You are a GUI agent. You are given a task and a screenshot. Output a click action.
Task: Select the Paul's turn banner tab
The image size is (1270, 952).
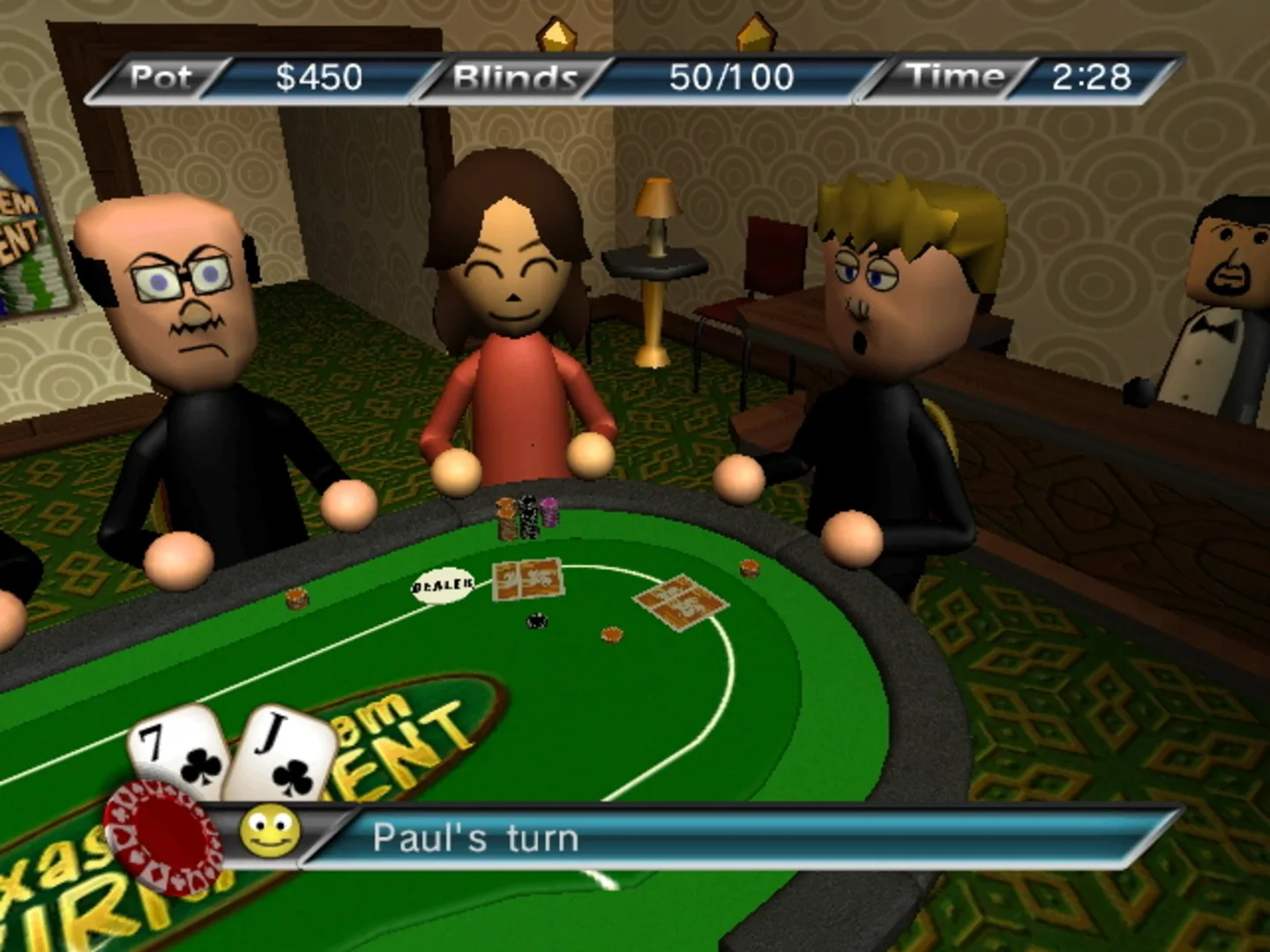pyautogui.click(x=476, y=837)
